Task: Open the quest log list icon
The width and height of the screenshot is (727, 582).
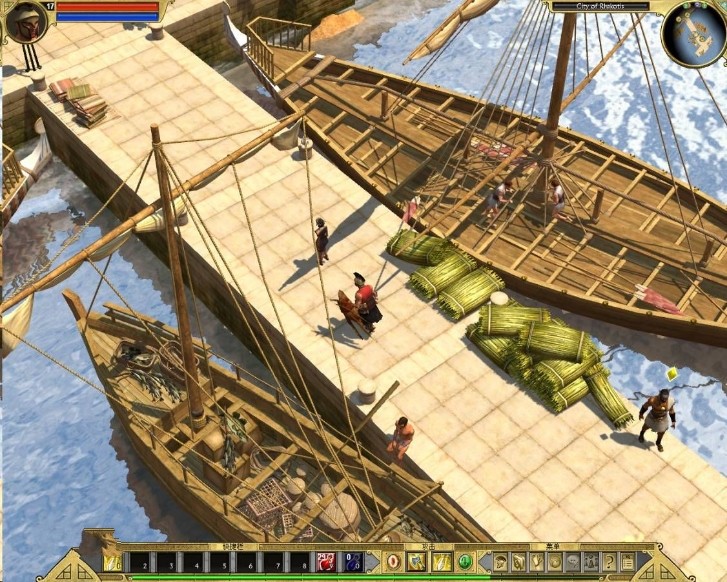Action: 628,562
